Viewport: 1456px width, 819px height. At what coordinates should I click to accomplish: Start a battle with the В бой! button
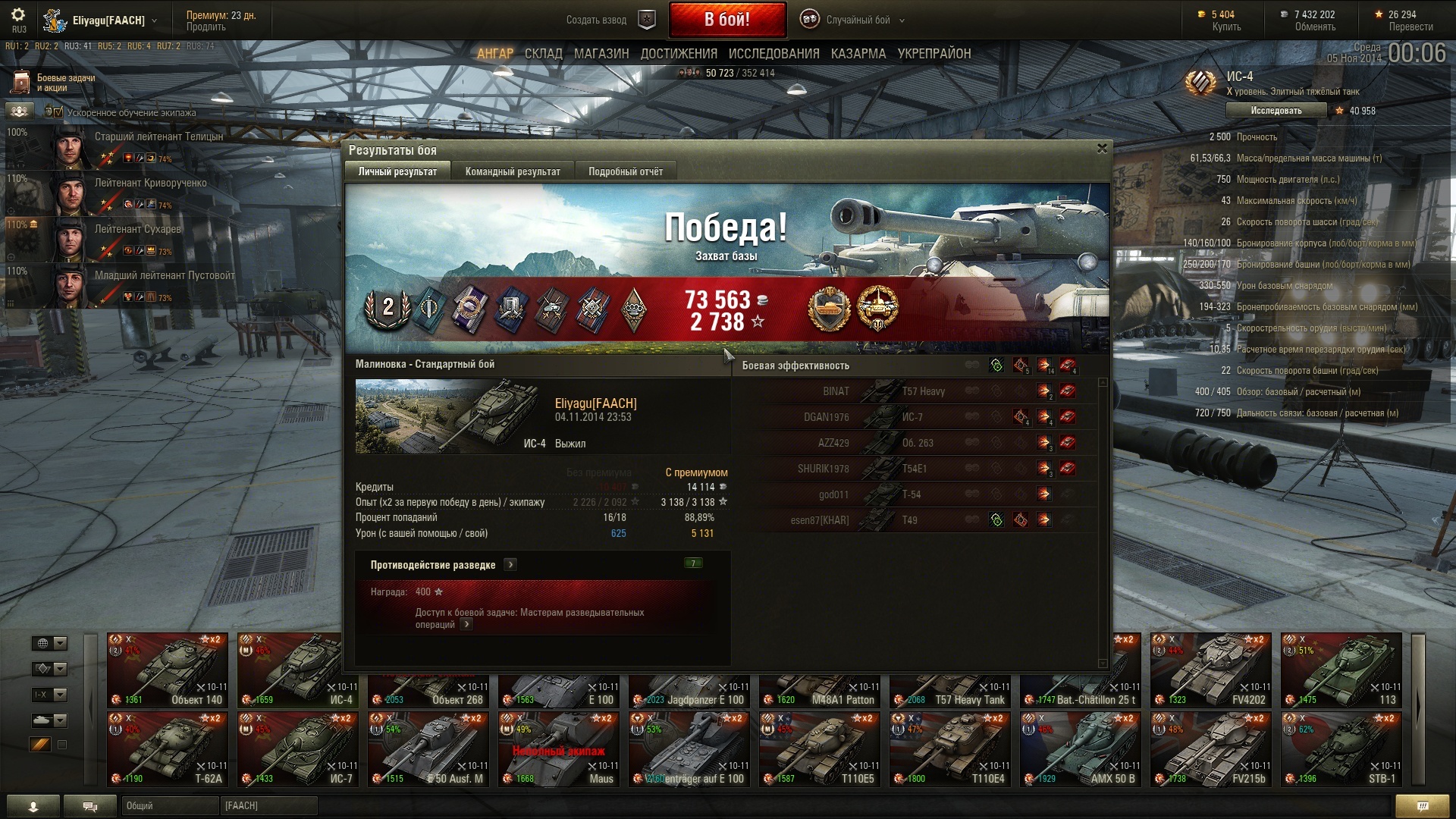coord(726,20)
